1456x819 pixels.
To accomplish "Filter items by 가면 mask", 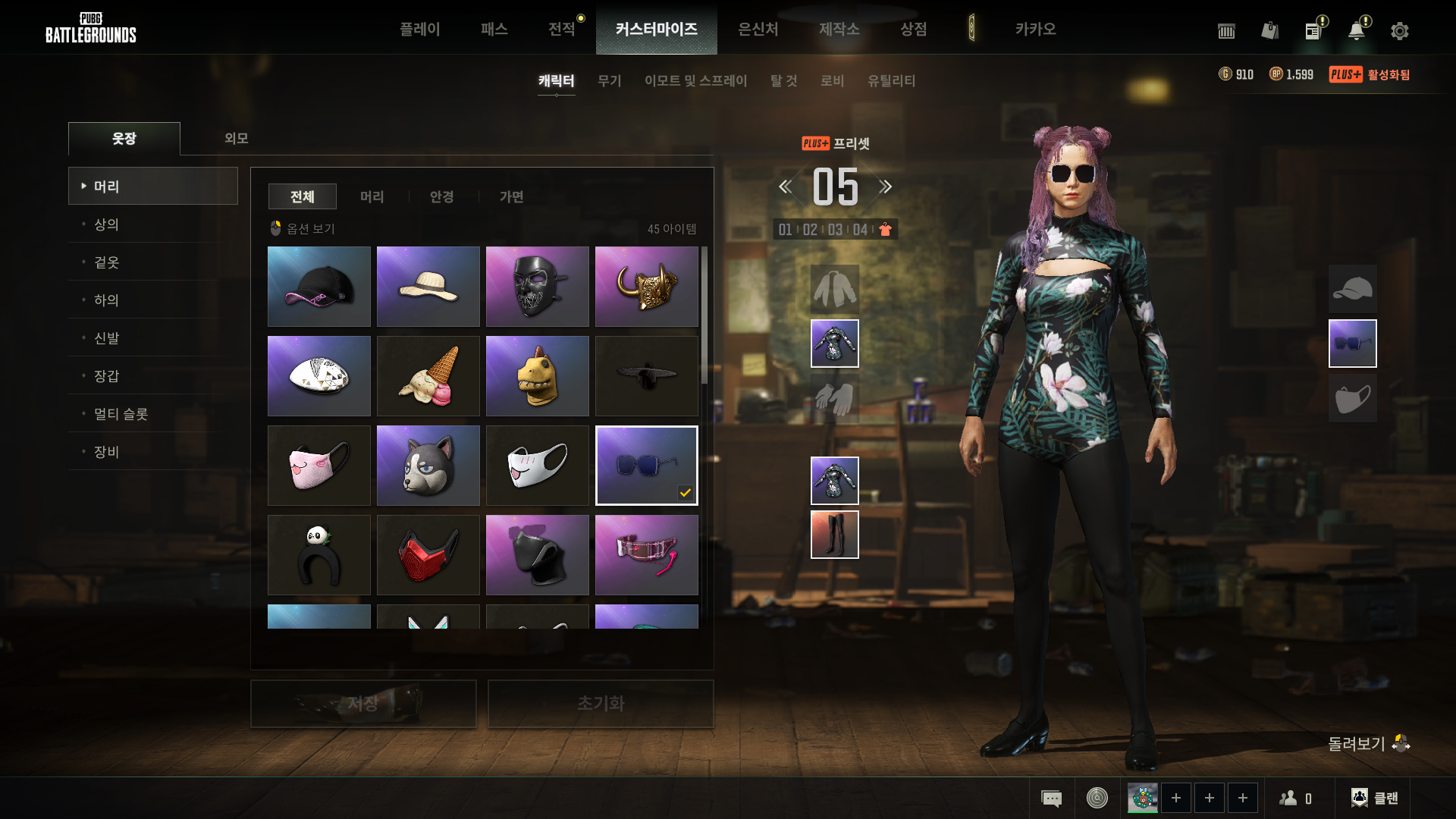I will (511, 196).
